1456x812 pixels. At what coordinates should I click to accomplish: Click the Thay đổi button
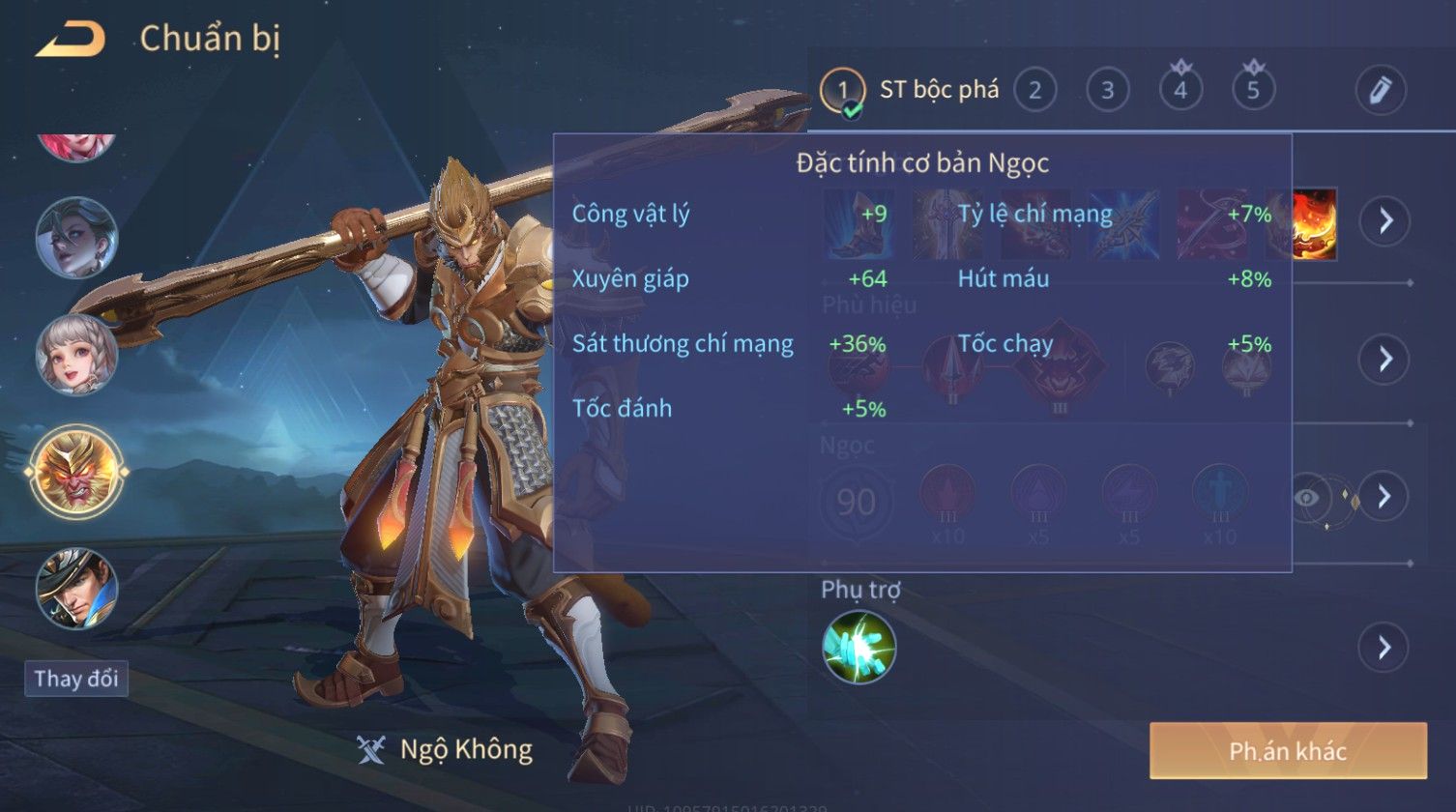(76, 679)
